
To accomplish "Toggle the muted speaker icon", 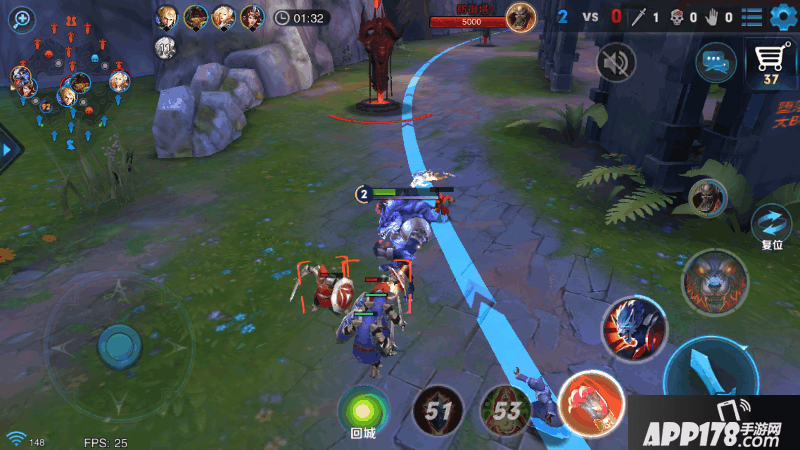I will (617, 63).
